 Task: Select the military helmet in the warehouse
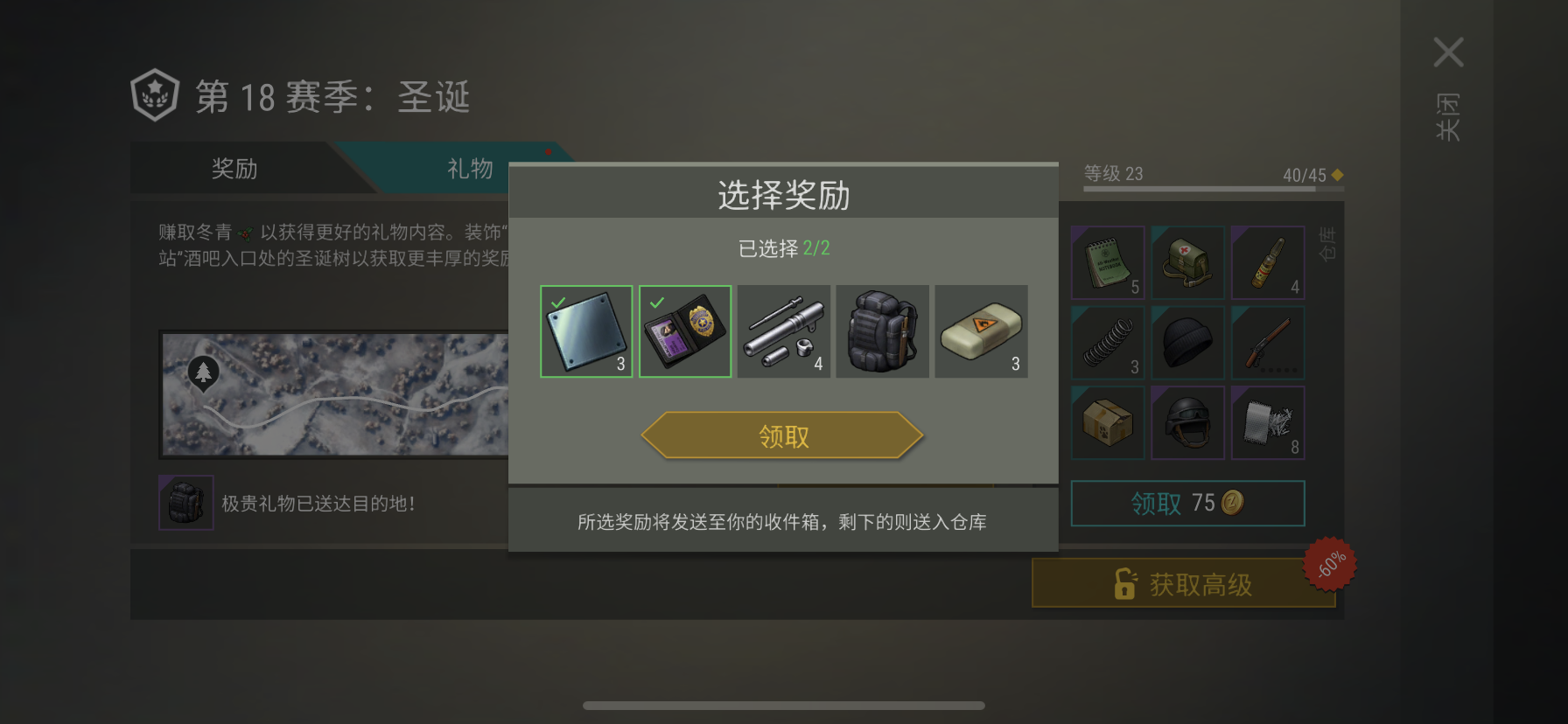(1187, 422)
